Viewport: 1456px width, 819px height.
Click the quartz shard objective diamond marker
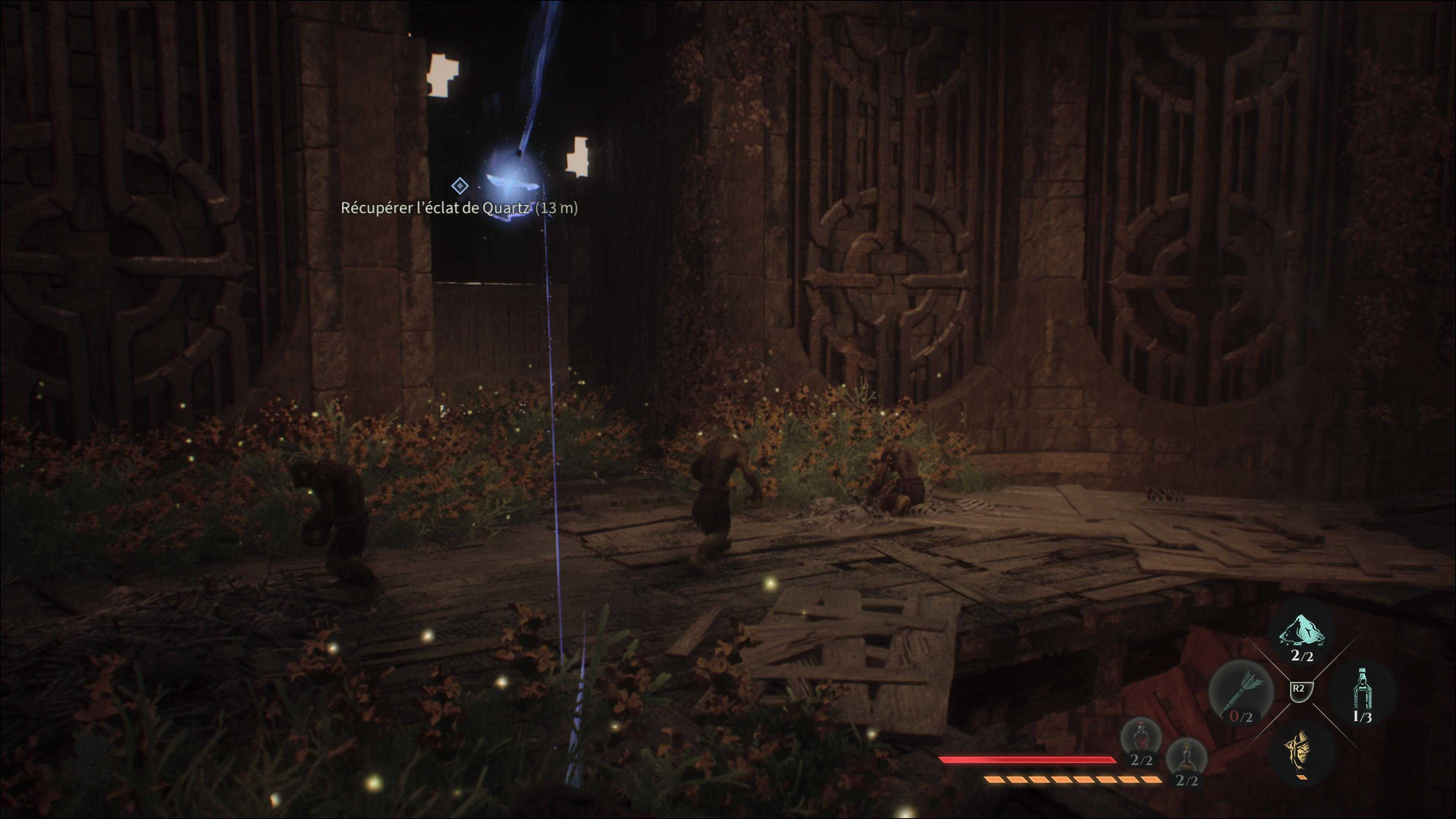click(x=460, y=185)
